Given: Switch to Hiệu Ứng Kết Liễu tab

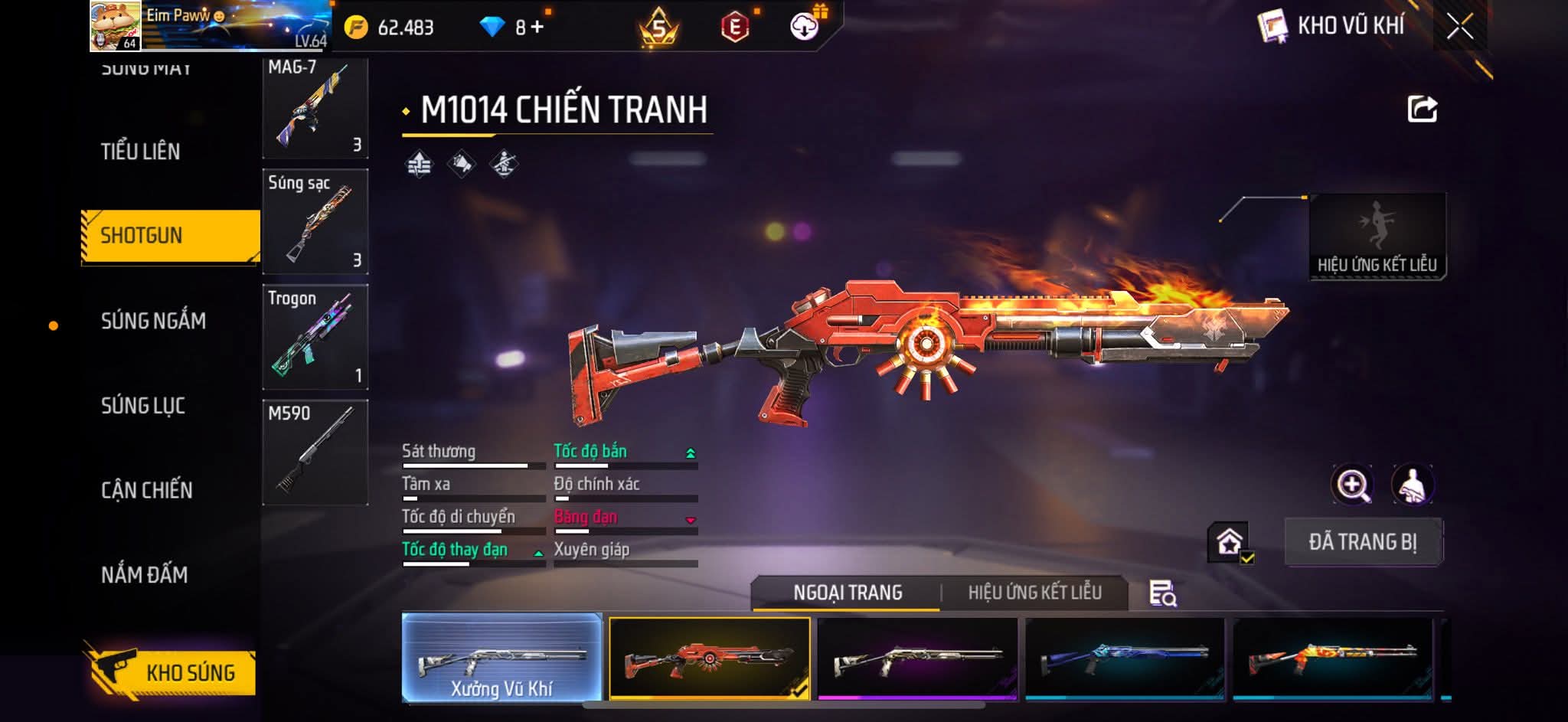Looking at the screenshot, I should point(1034,593).
